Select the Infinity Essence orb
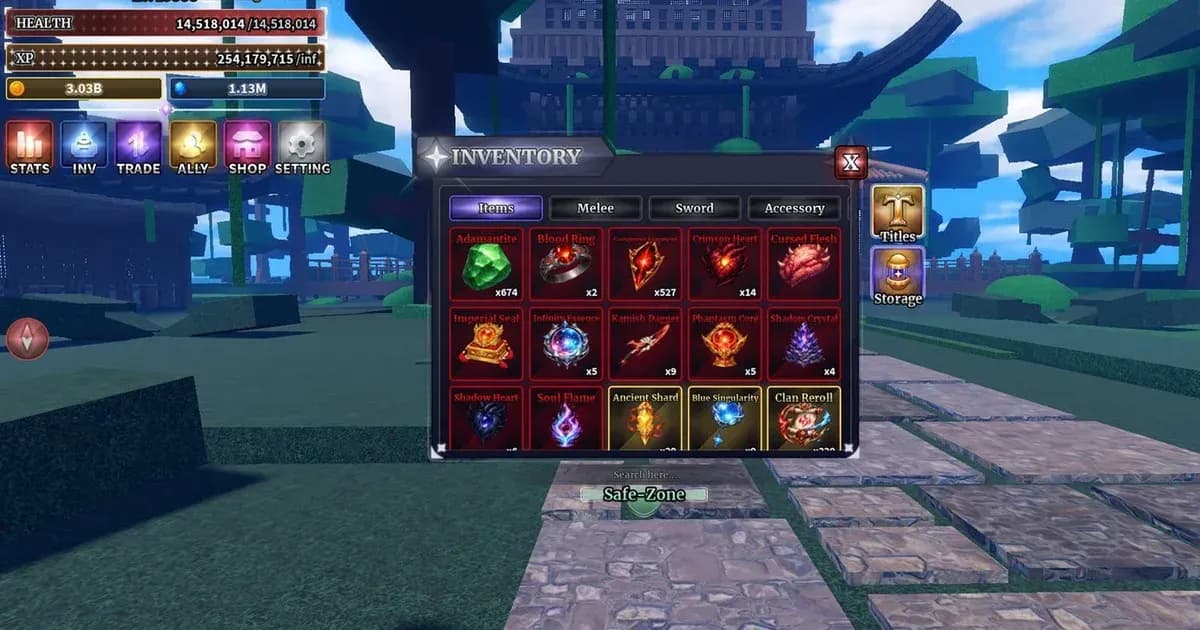 tap(566, 344)
